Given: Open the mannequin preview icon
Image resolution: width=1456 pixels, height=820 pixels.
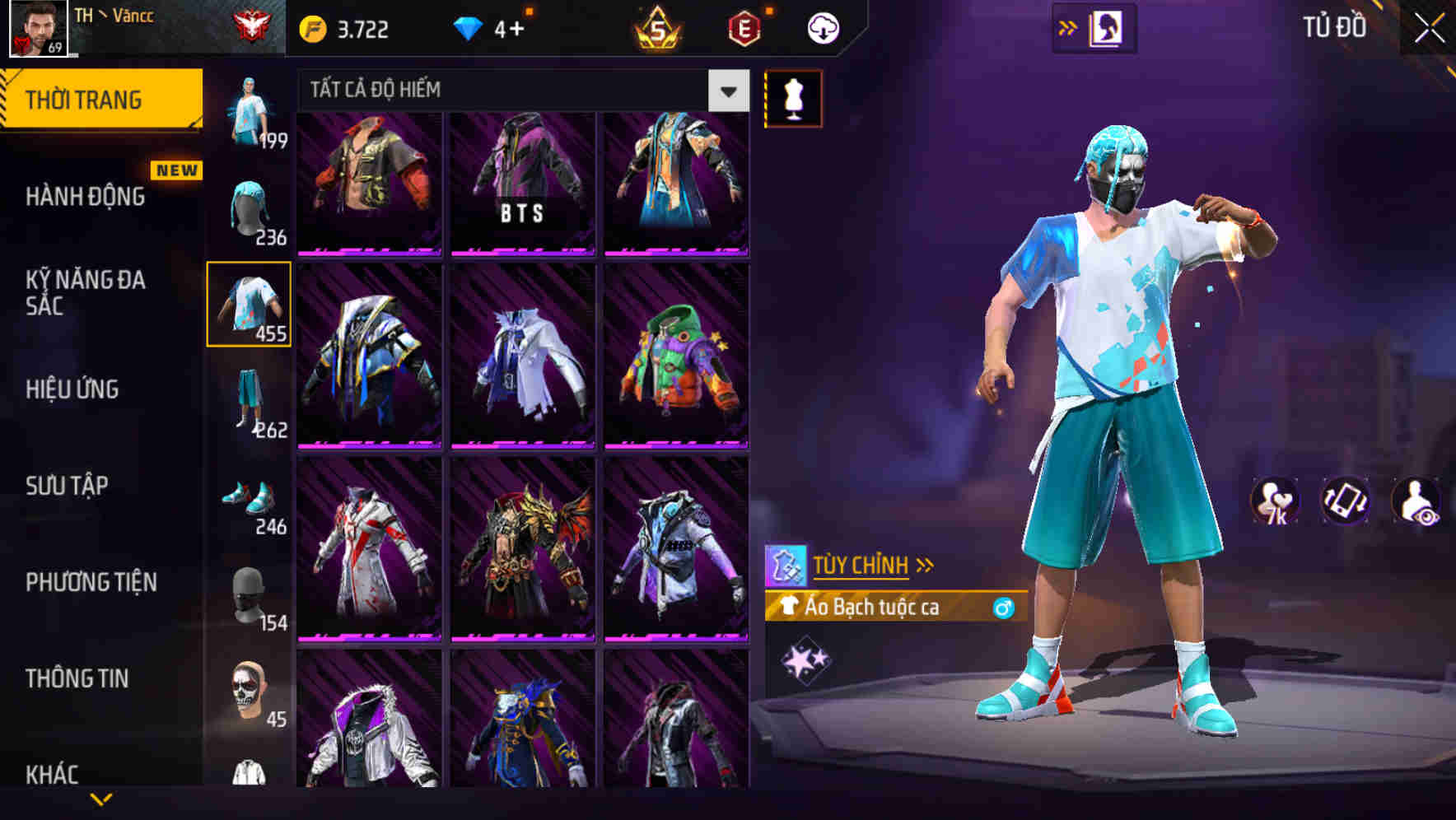Looking at the screenshot, I should 793,97.
